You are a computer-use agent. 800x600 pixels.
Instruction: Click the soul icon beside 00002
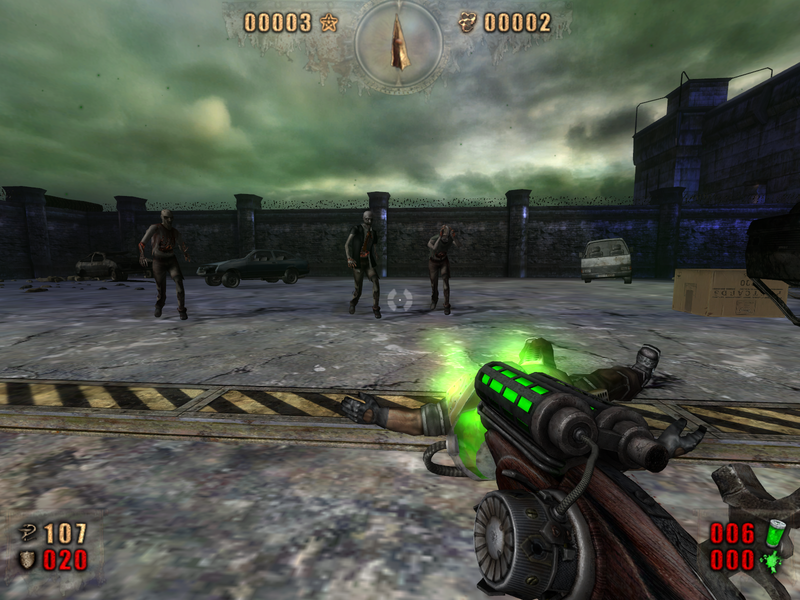coord(467,22)
